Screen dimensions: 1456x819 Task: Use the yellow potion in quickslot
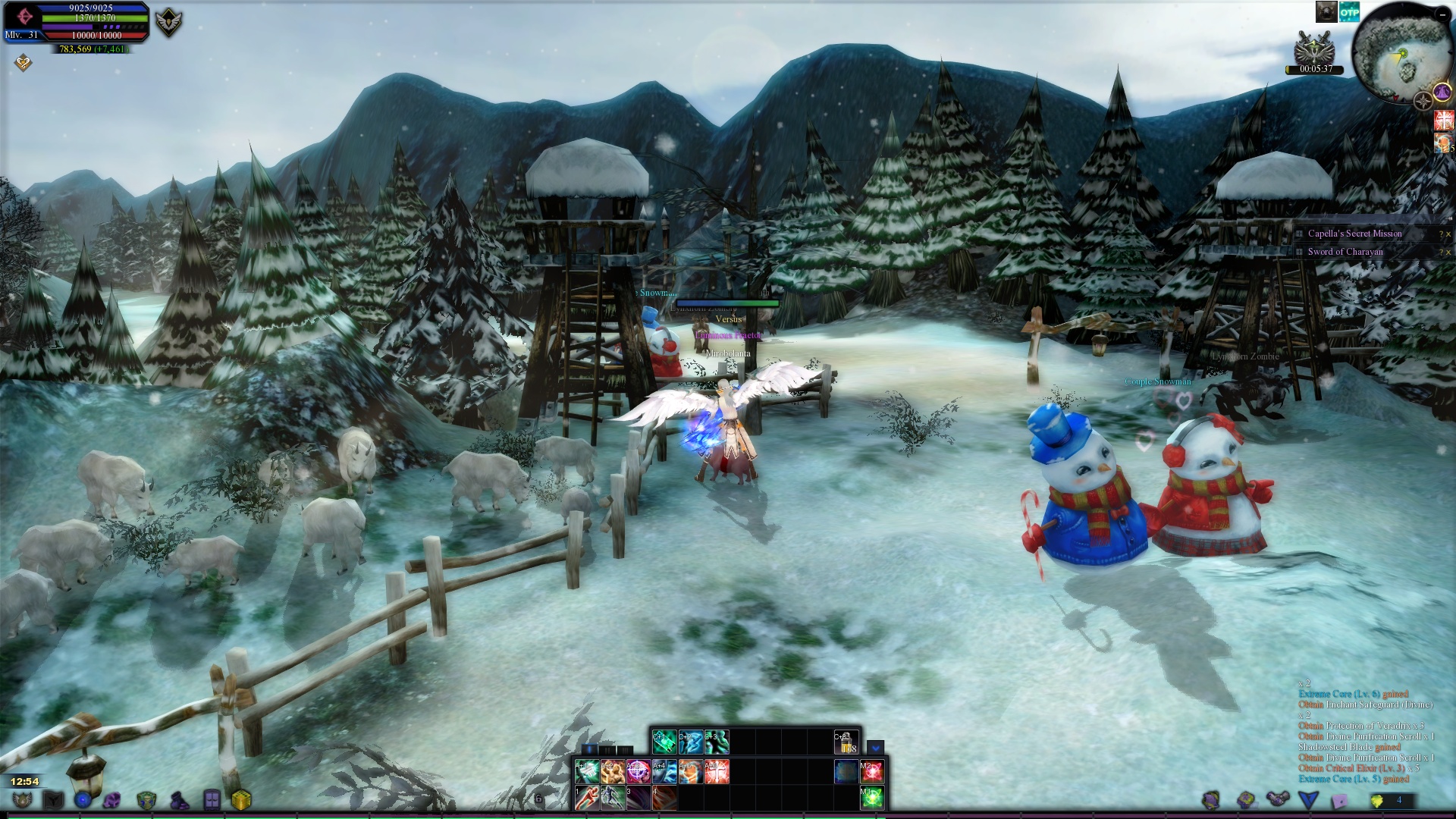pos(846,742)
